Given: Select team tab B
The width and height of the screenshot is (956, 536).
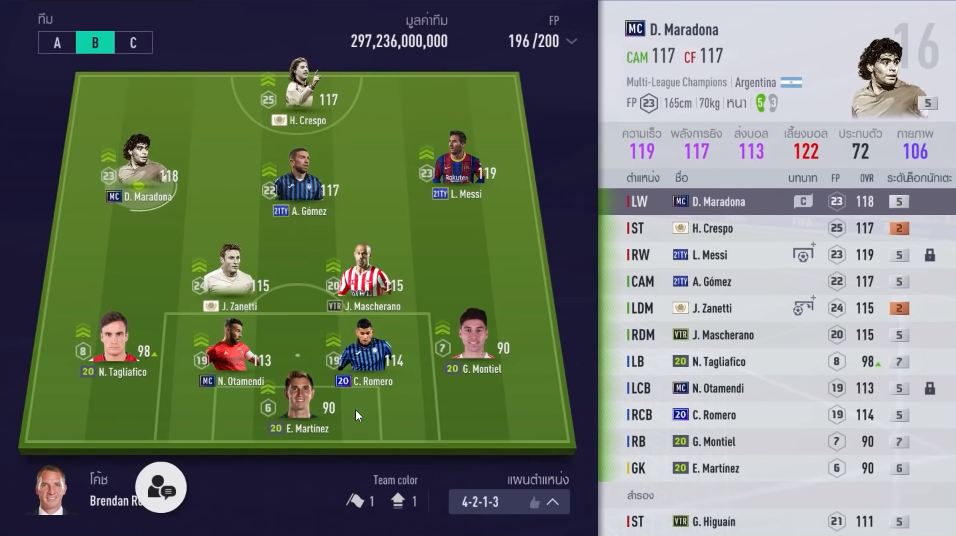Looking at the screenshot, I should [x=95, y=43].
